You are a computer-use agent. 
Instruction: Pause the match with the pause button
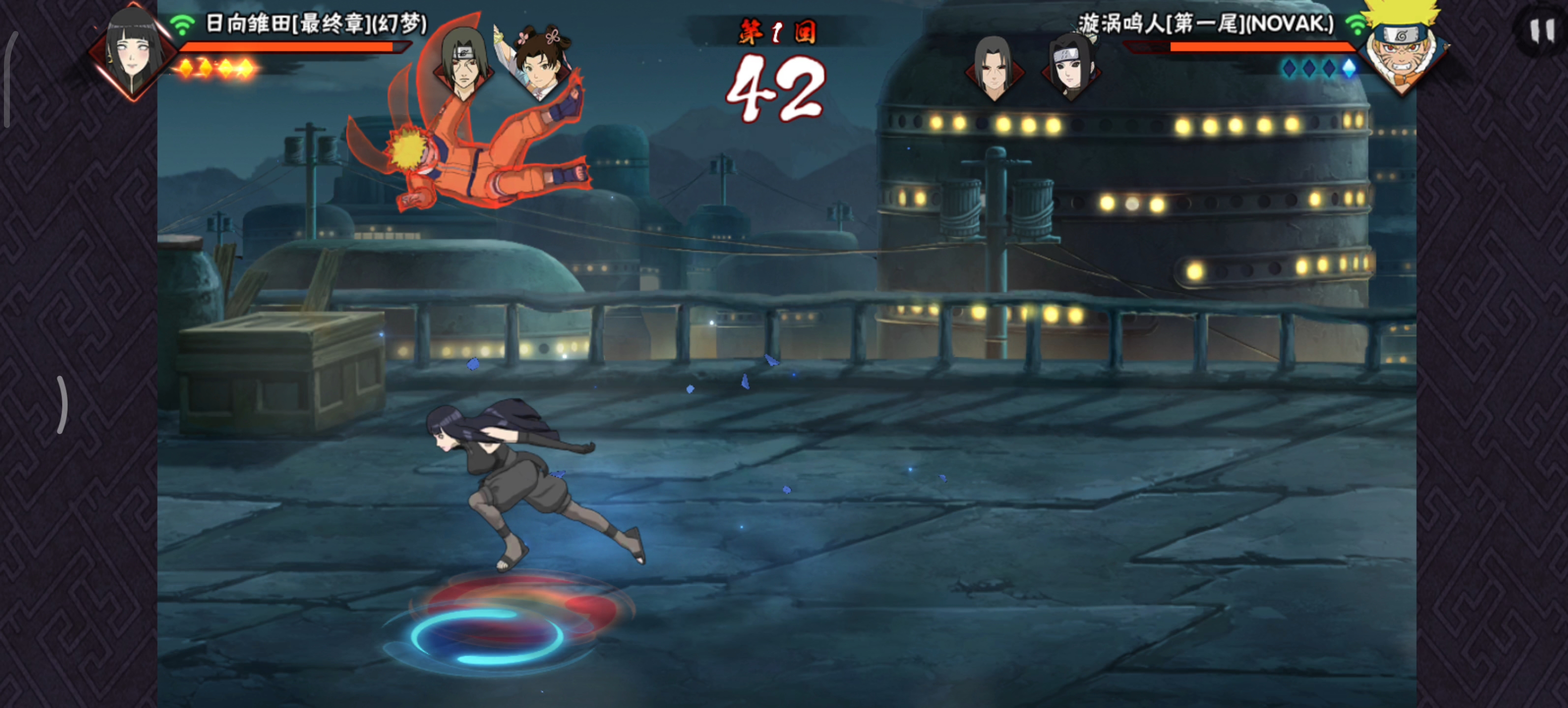[x=1542, y=30]
